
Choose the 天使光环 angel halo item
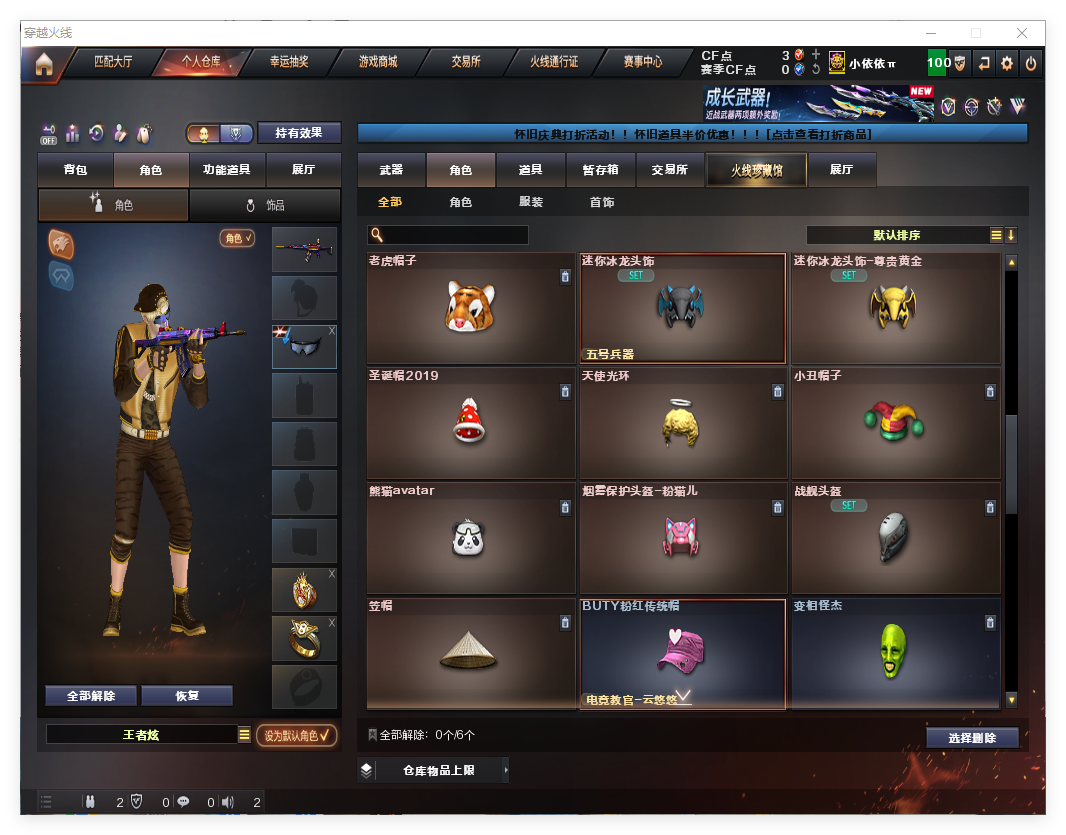[x=682, y=423]
